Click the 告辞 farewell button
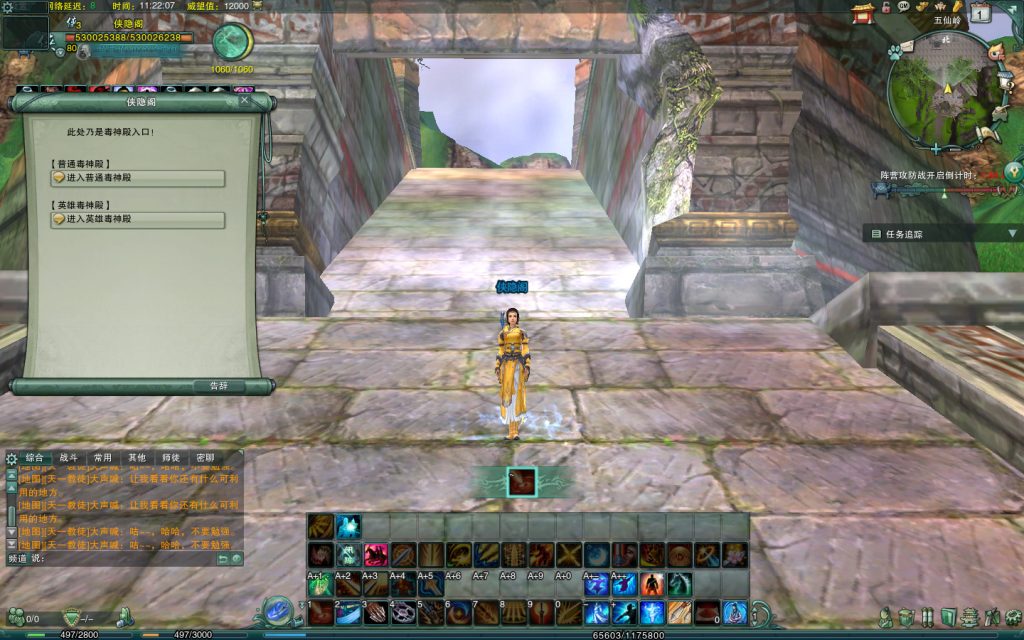This screenshot has height=640, width=1024. (219, 385)
